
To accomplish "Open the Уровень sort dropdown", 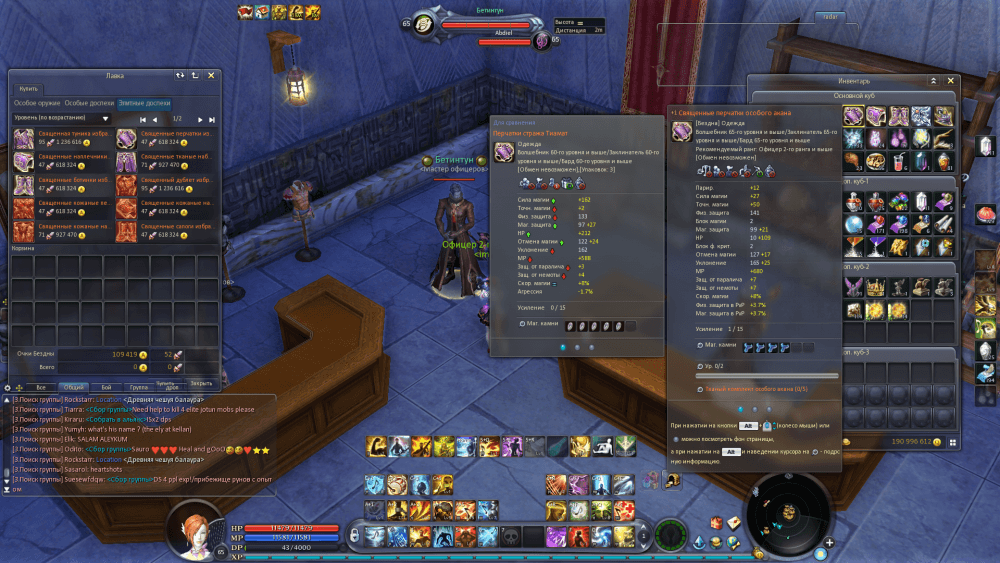I will (x=62, y=118).
